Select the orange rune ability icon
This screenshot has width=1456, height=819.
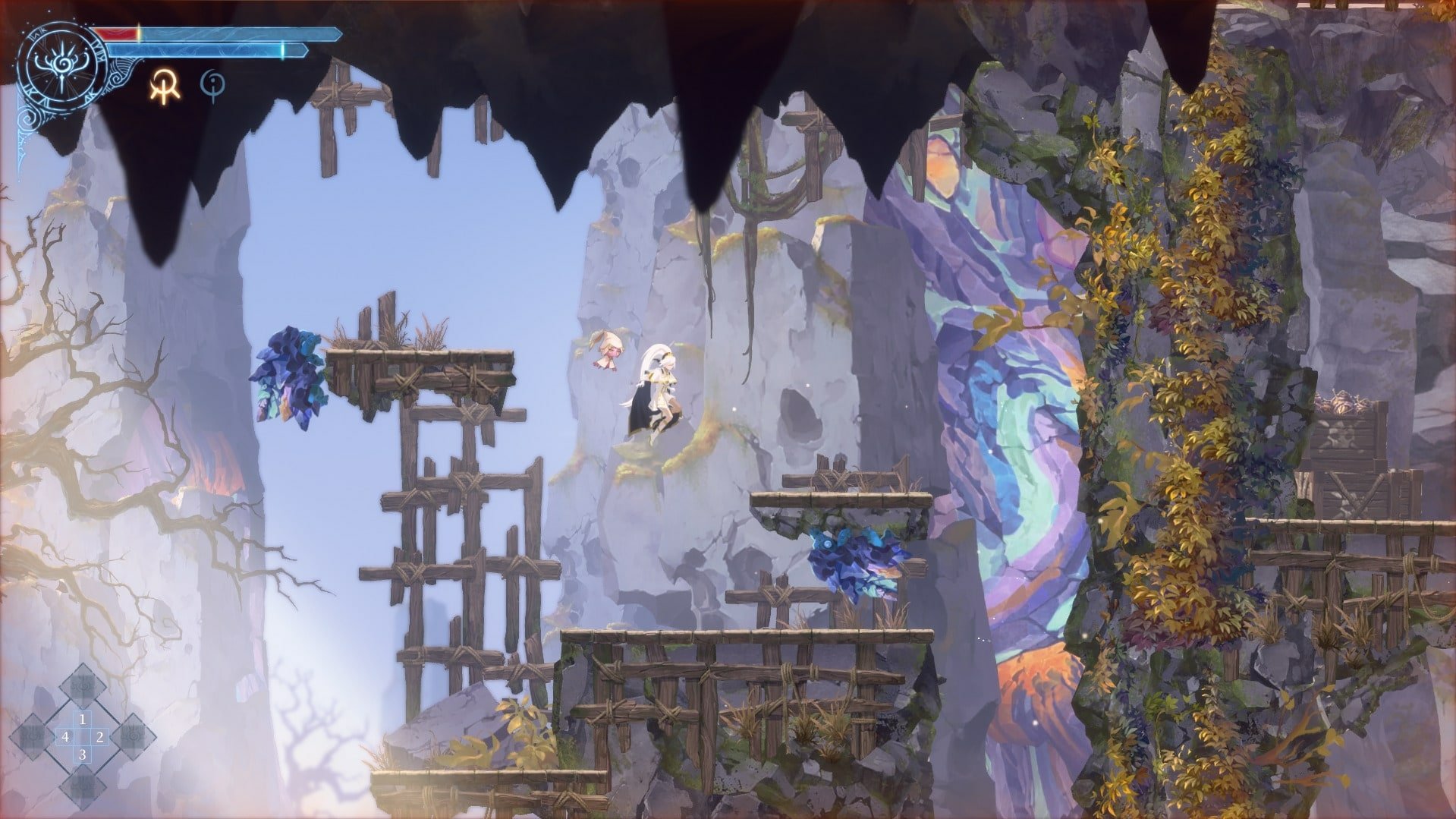[163, 85]
